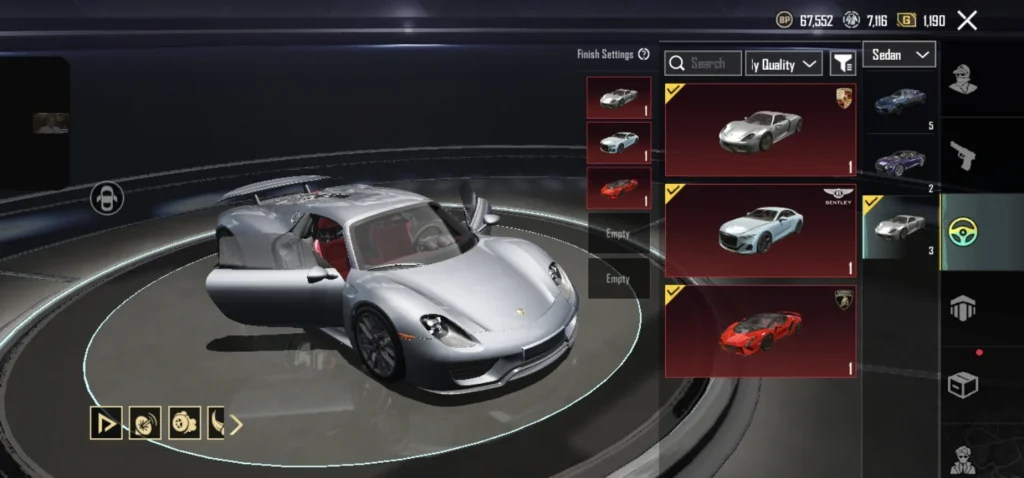This screenshot has width=1024, height=478.
Task: Choose the Bentley car skin card
Action: (x=760, y=230)
